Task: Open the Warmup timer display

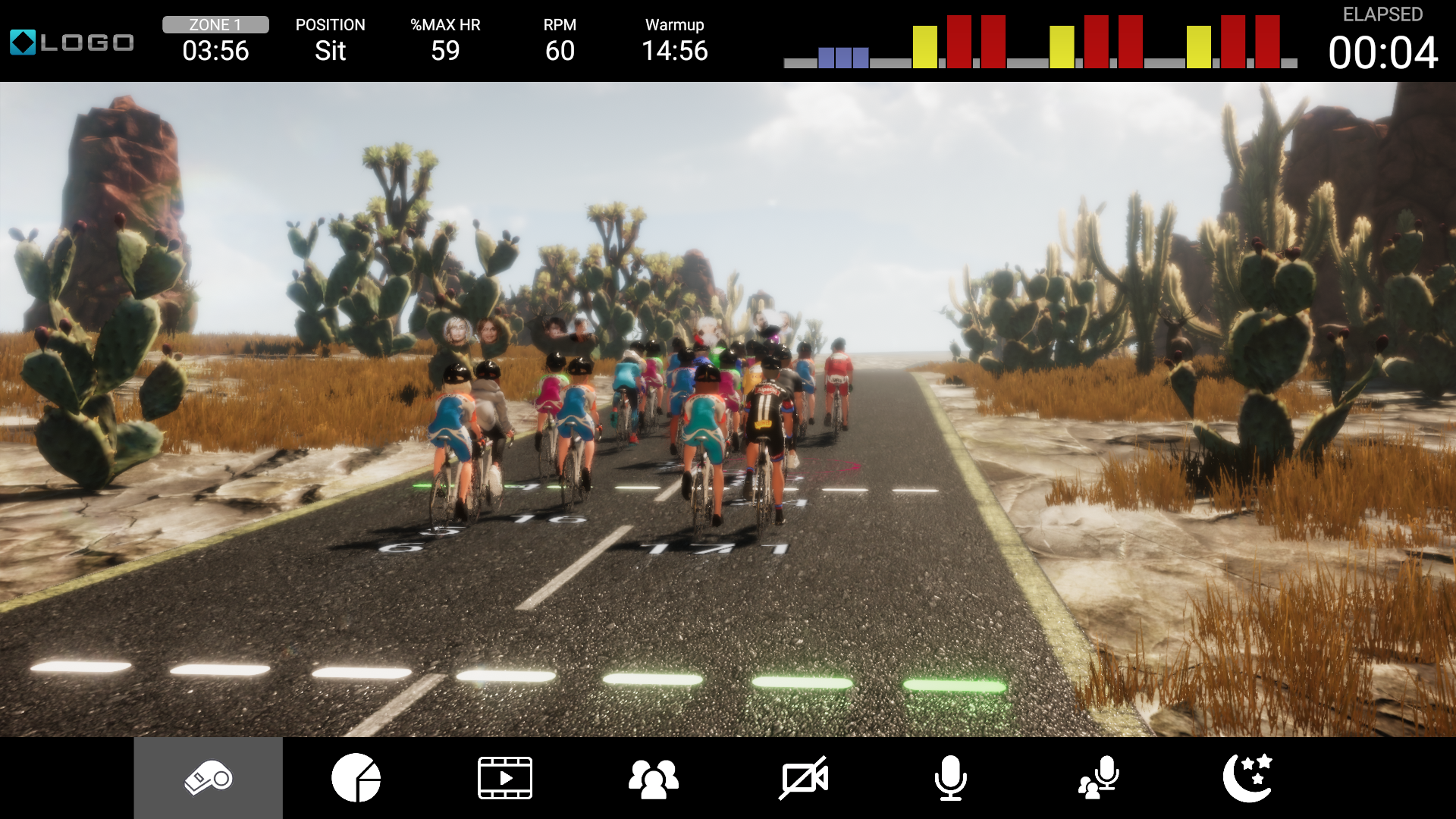Action: (674, 52)
